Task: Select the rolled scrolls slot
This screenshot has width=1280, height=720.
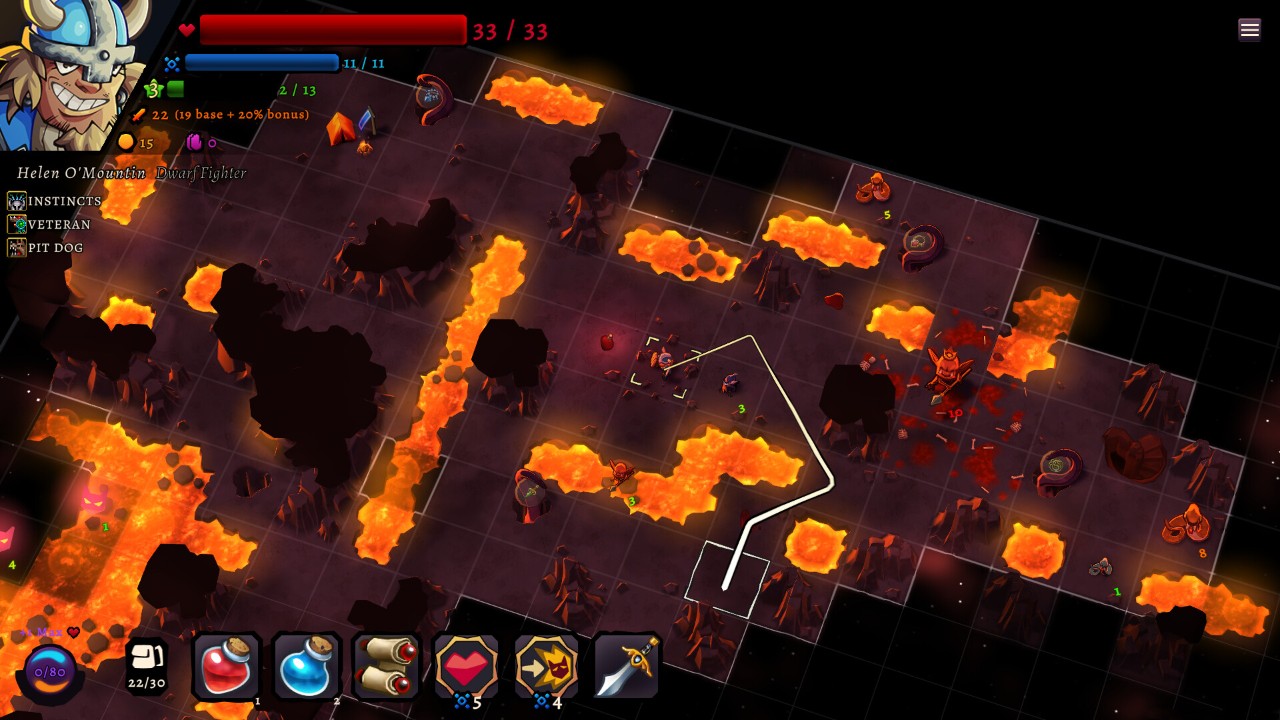Action: (386, 667)
